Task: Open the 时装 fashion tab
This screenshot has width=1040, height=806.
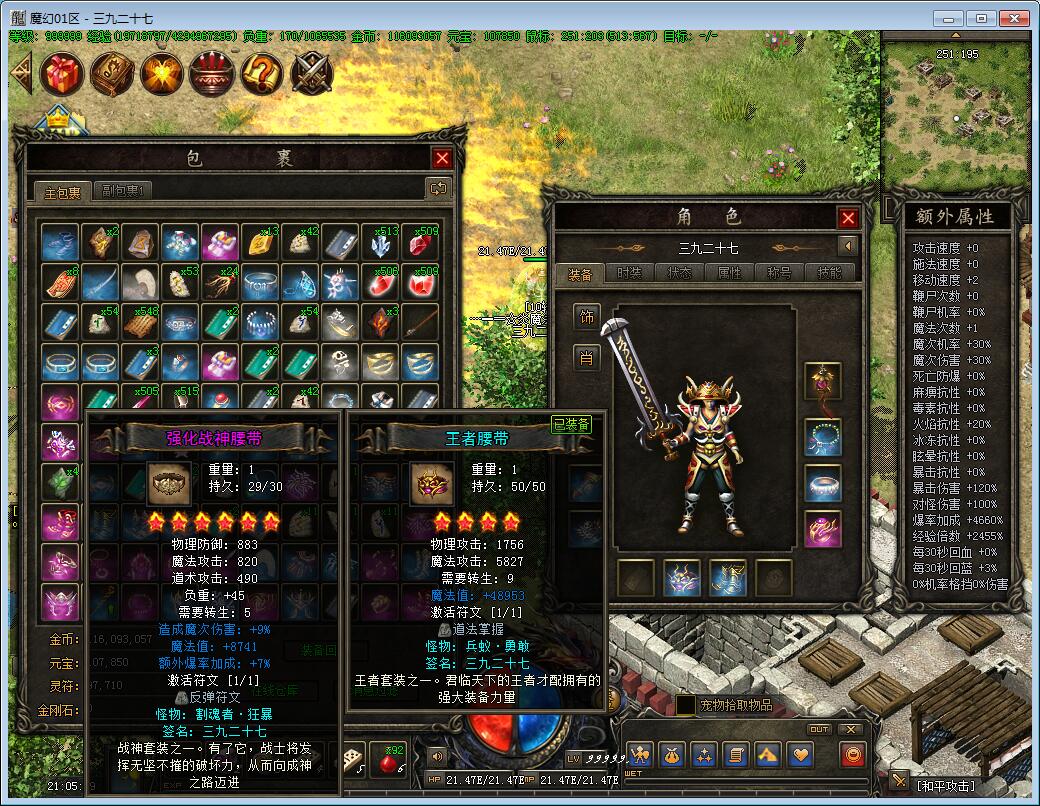Action: click(x=630, y=273)
